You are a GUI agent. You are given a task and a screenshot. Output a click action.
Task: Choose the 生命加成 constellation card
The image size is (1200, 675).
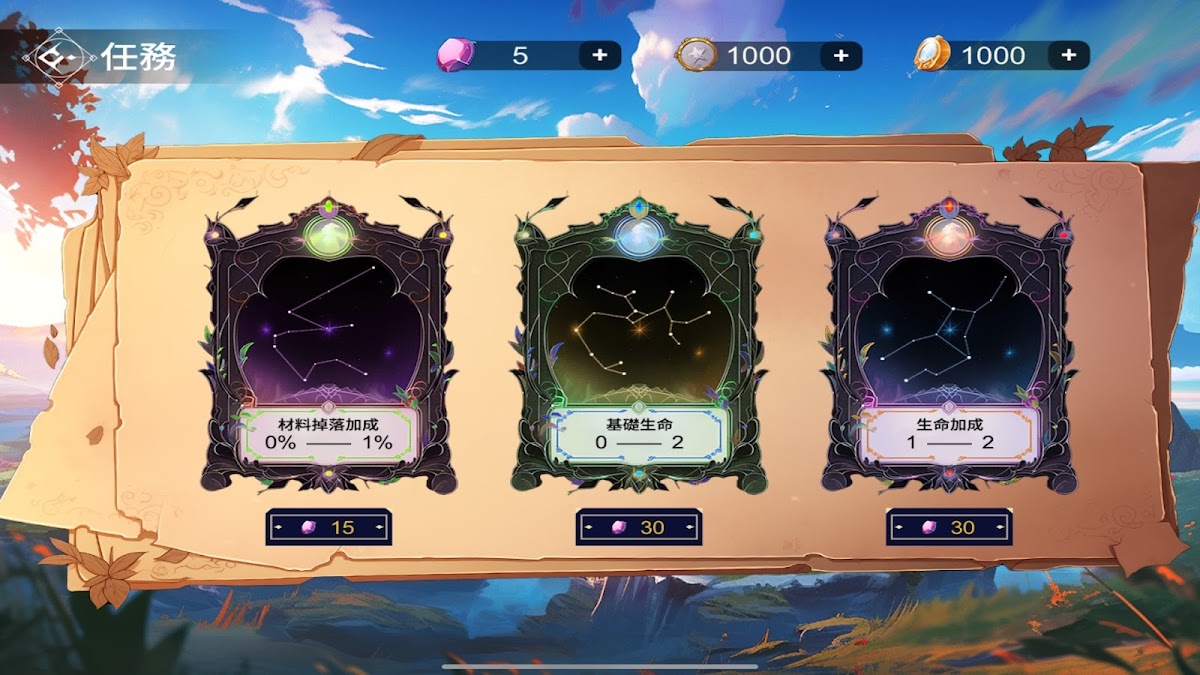(x=948, y=345)
